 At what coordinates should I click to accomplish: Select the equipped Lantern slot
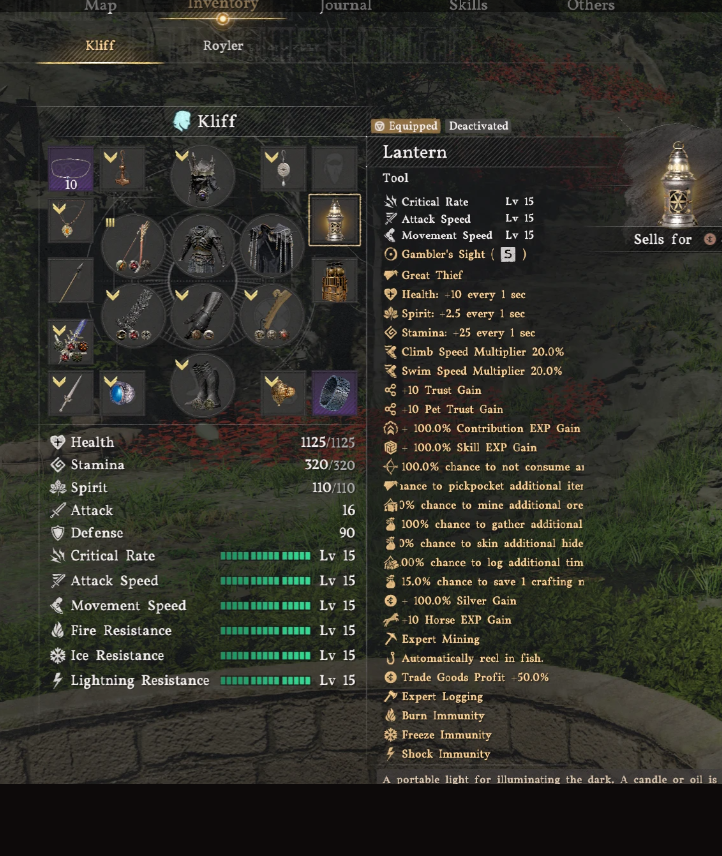pos(334,220)
